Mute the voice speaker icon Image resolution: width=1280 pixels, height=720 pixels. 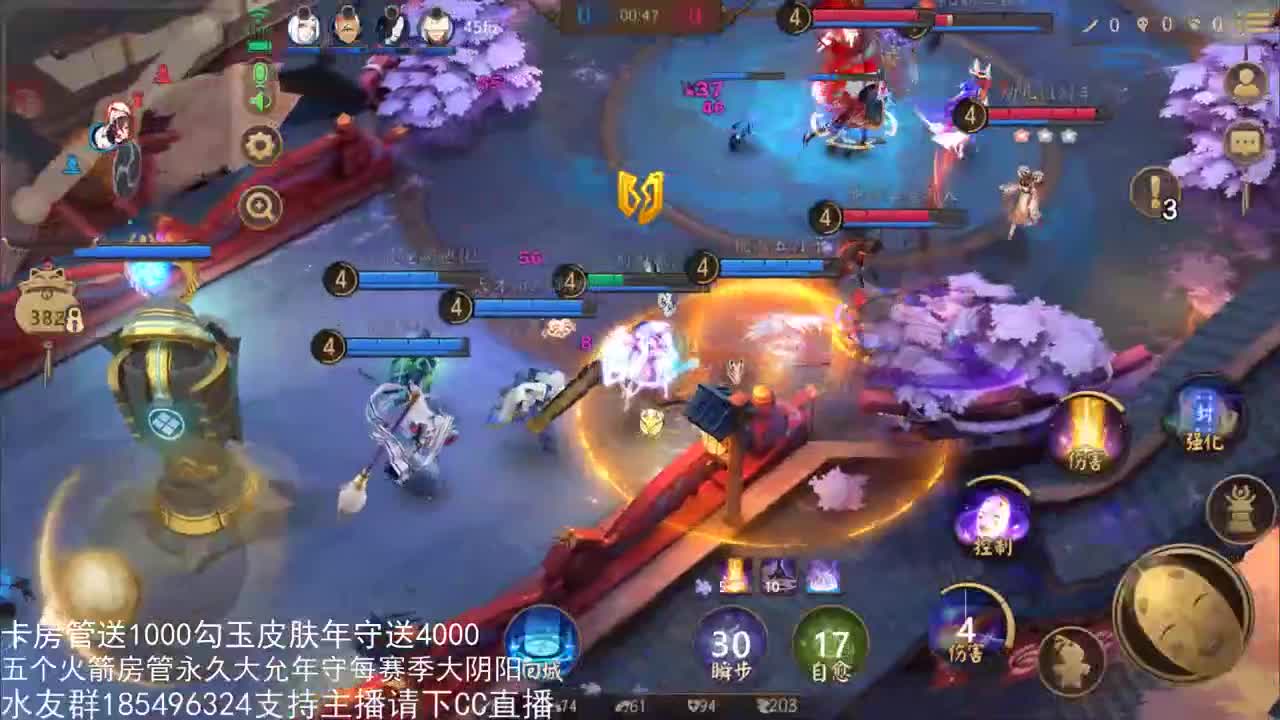260,100
